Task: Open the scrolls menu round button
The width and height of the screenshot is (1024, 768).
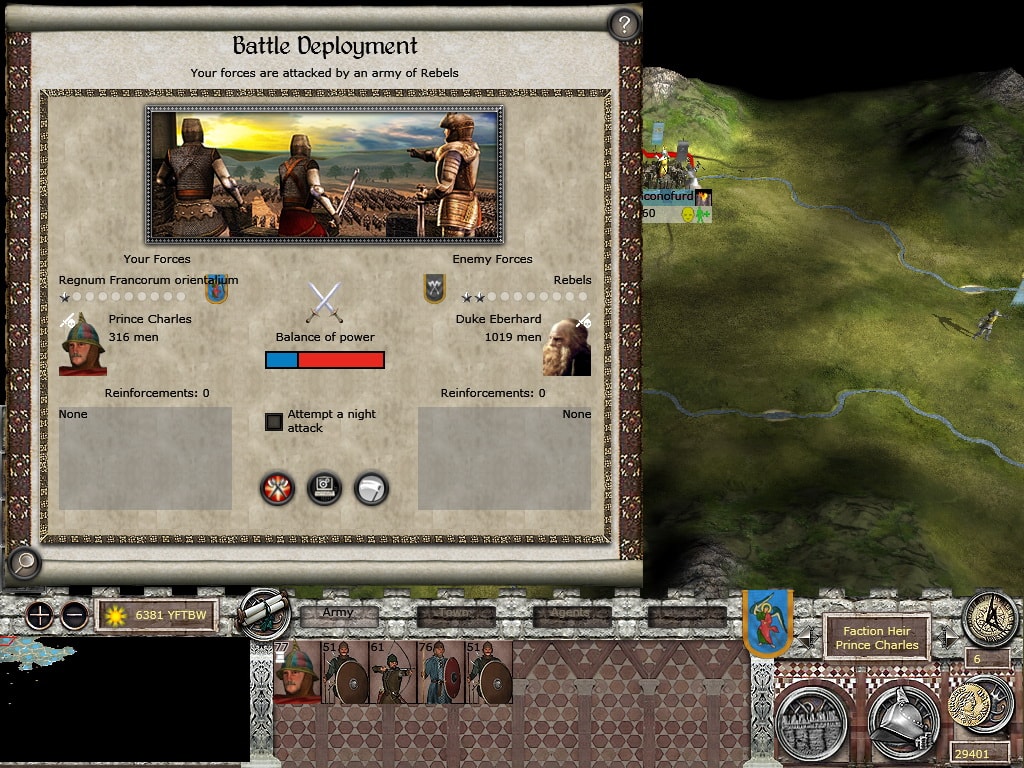Action: [x=264, y=613]
